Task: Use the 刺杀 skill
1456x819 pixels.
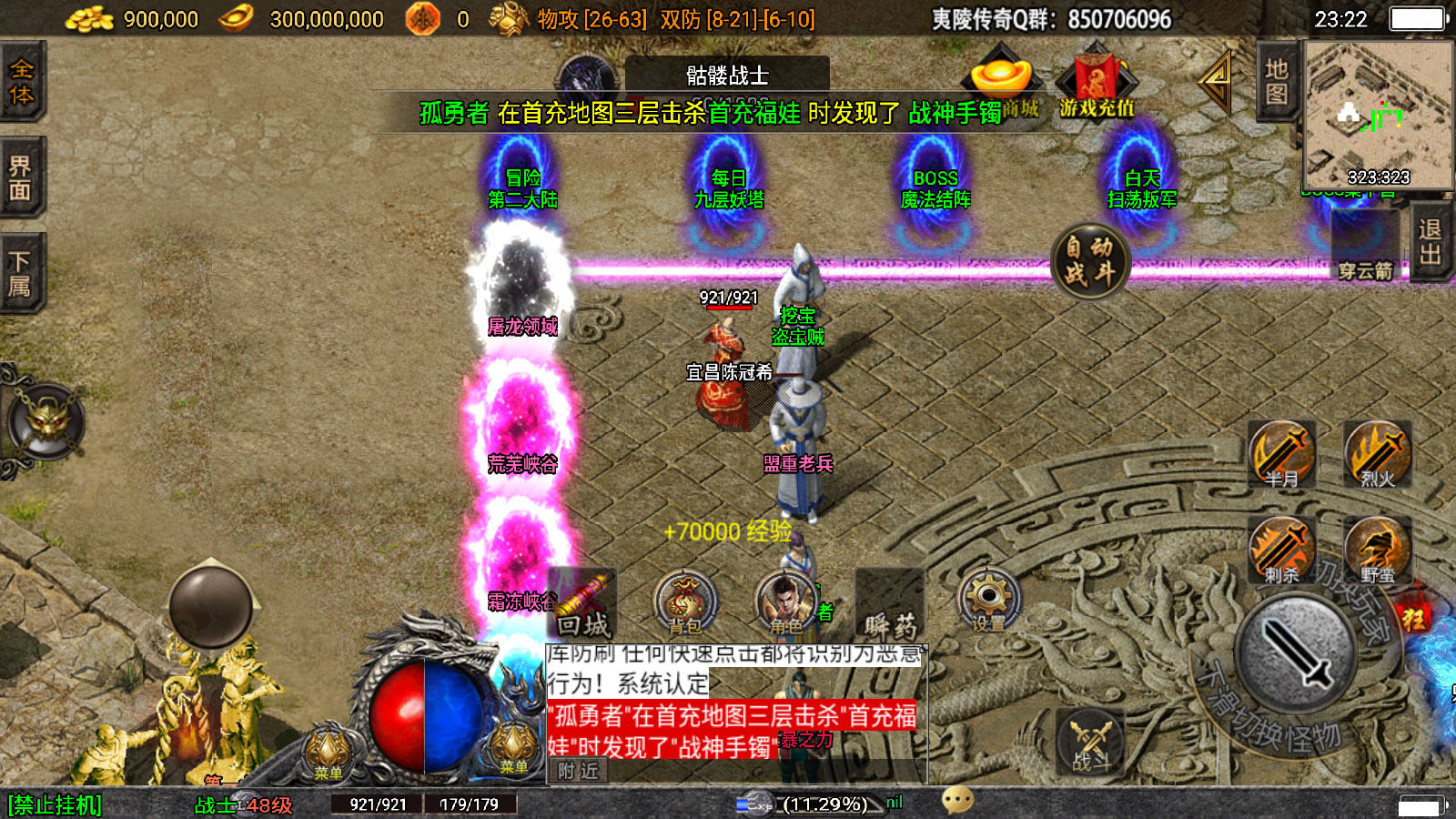Action: [1282, 551]
